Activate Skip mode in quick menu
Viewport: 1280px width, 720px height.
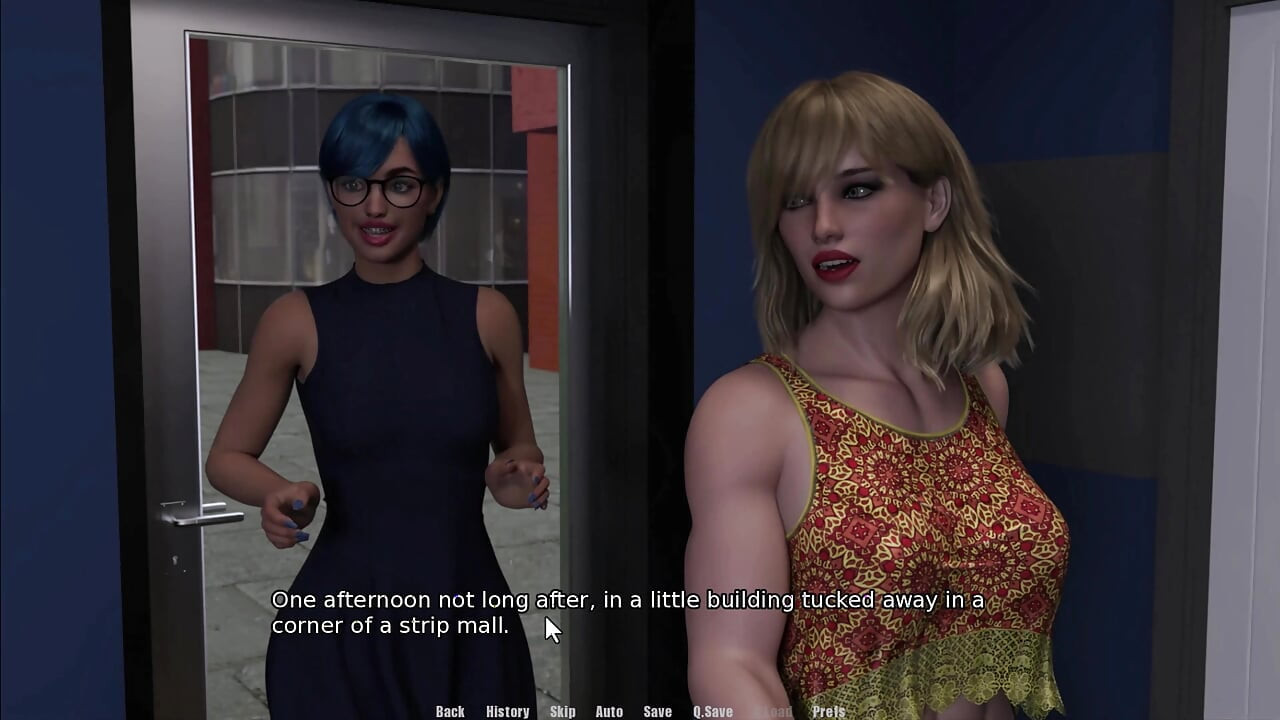562,711
